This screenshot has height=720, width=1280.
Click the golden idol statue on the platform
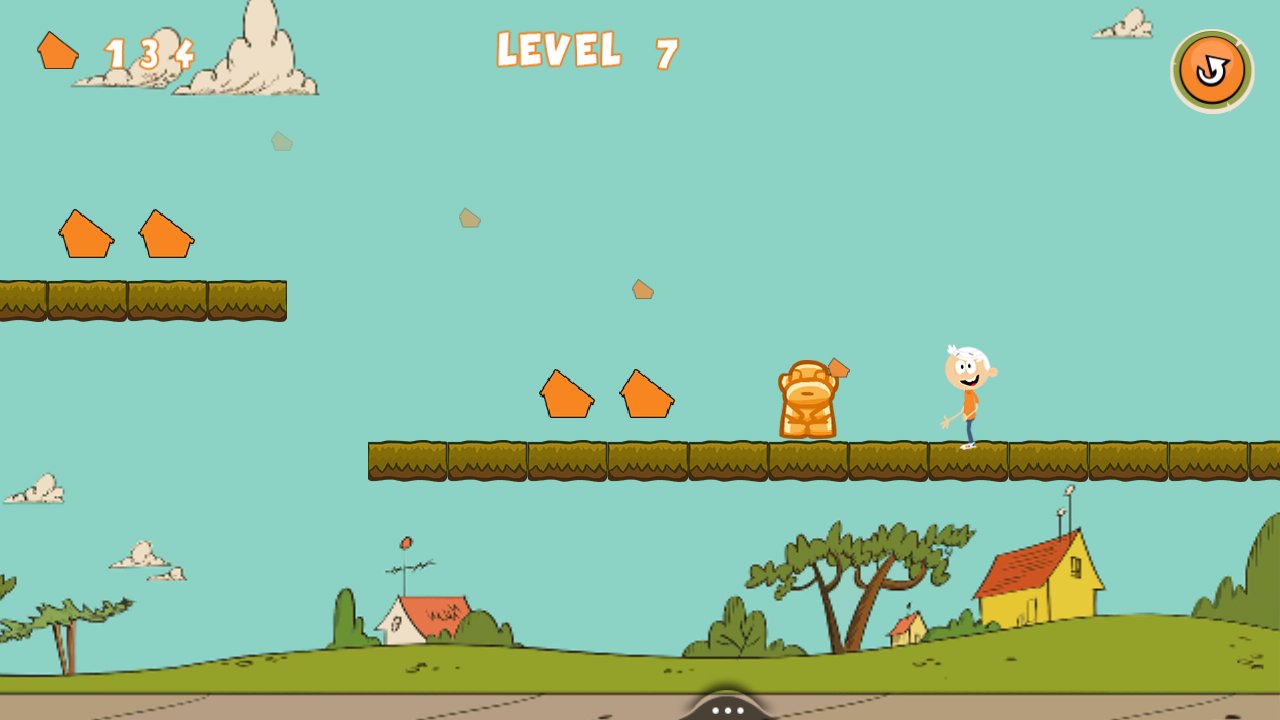coord(808,398)
